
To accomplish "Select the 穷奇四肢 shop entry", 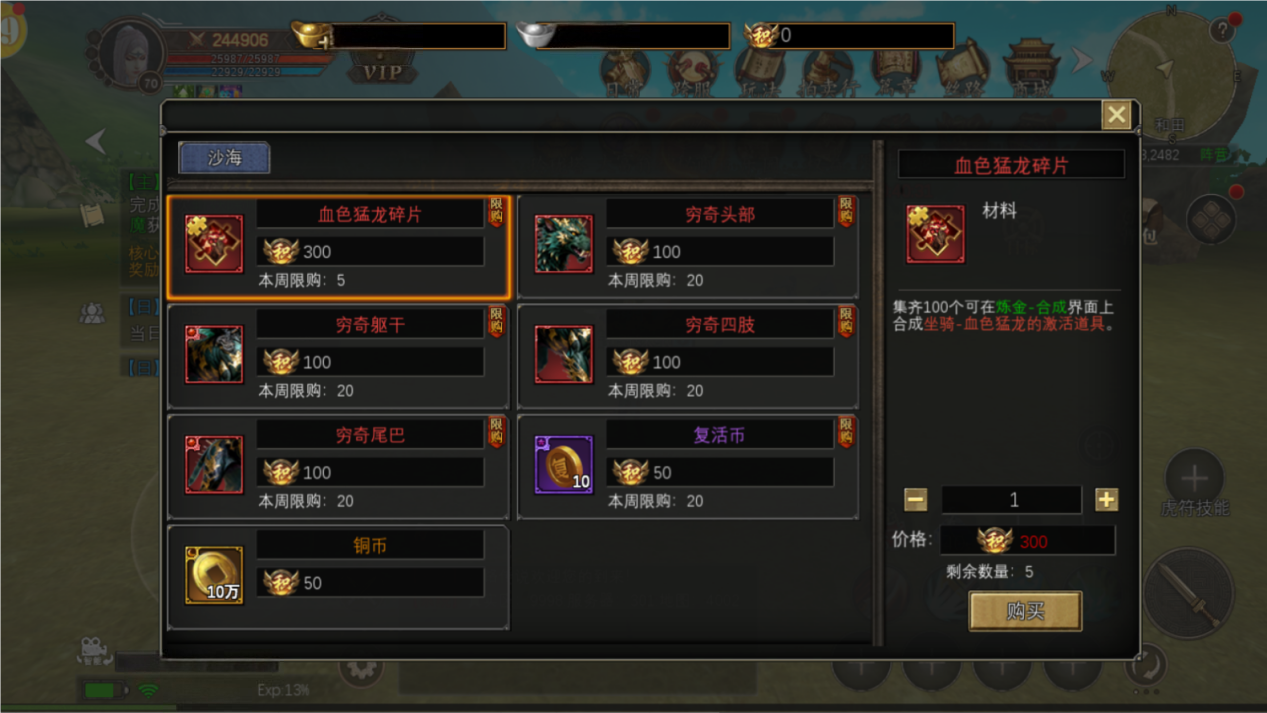I will click(688, 358).
